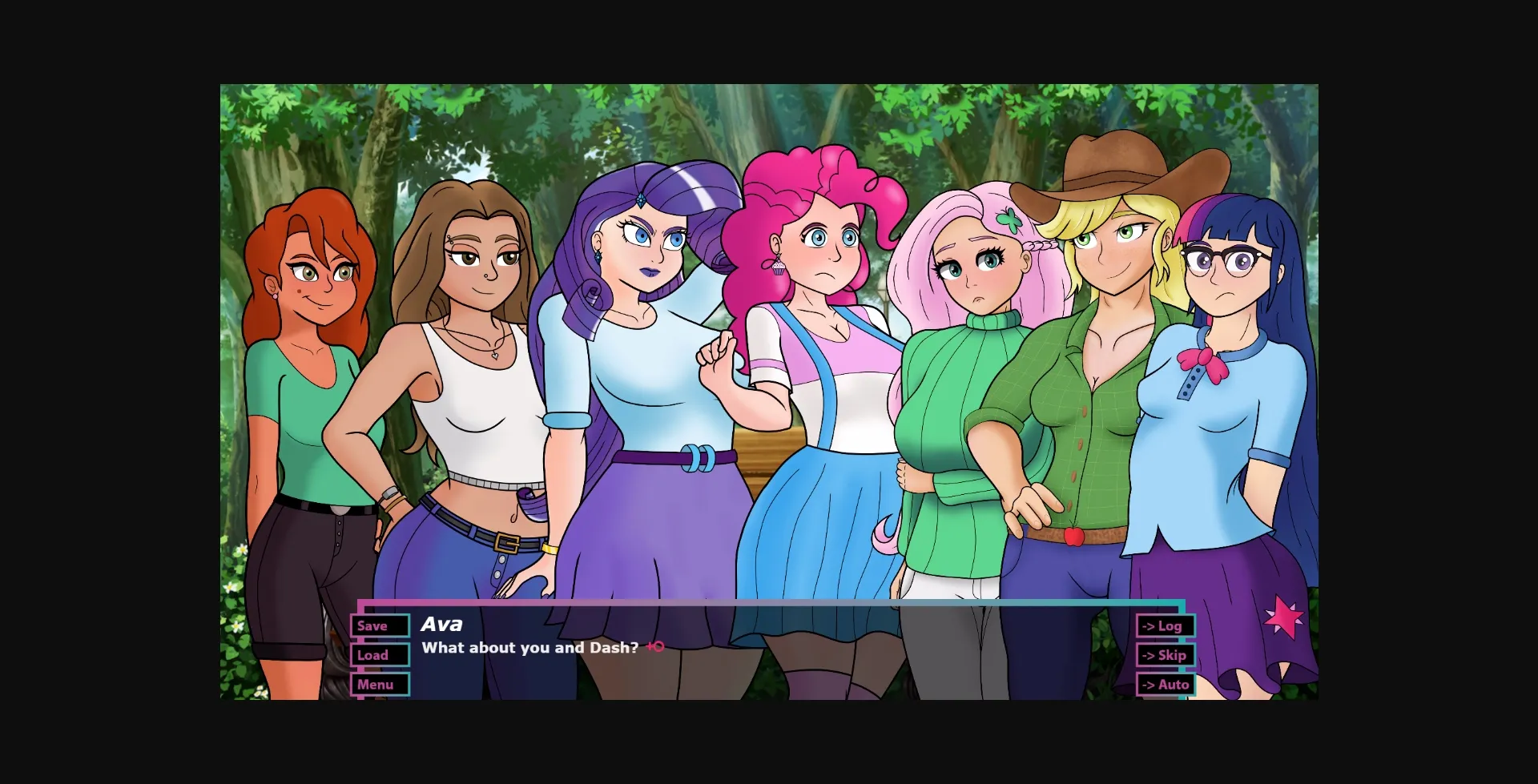Open the Menu
Image resolution: width=1538 pixels, height=784 pixels.
tap(380, 684)
